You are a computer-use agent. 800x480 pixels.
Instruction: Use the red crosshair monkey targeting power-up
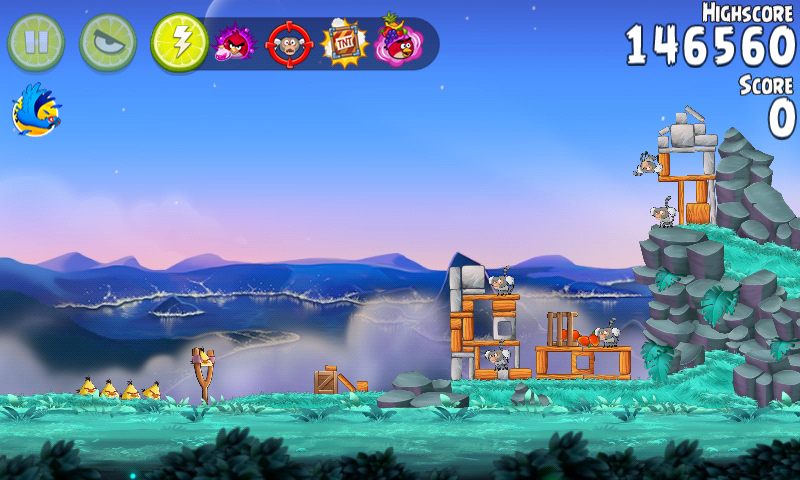[290, 43]
